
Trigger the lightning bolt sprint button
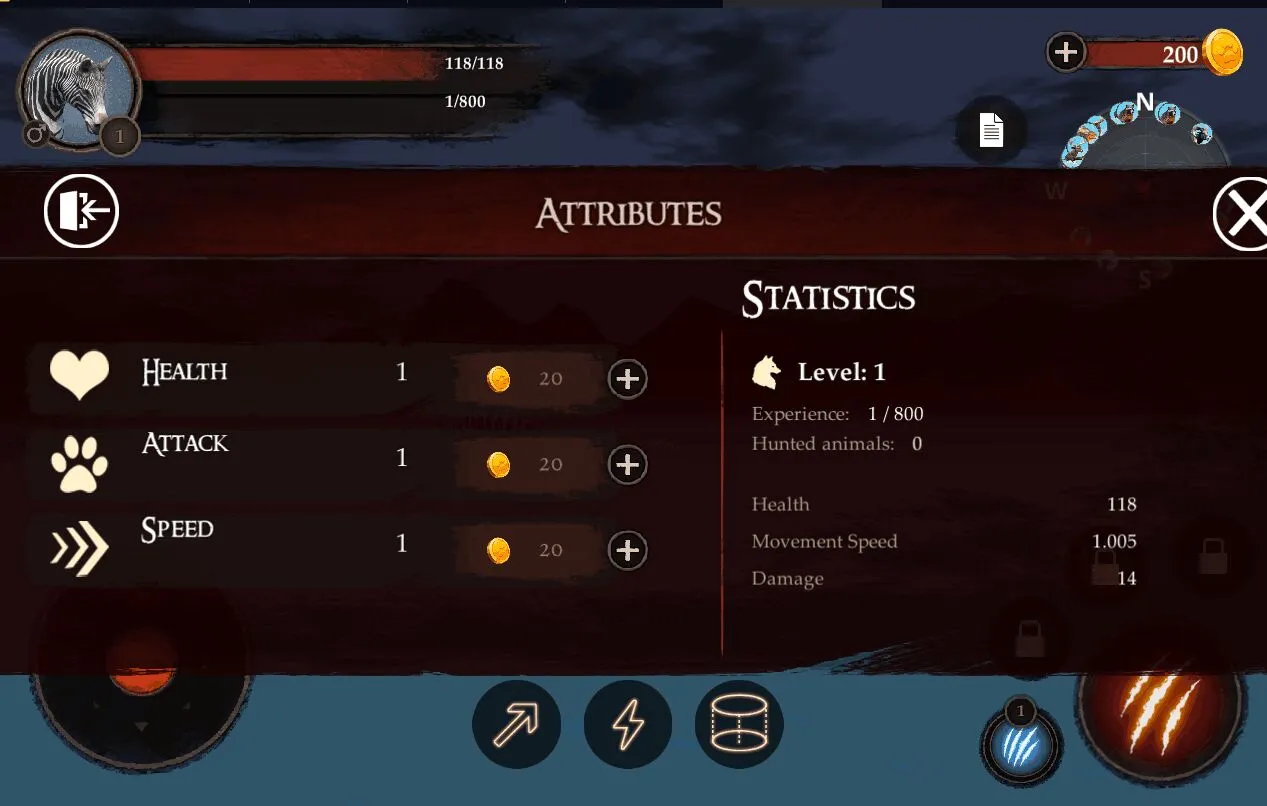pyautogui.click(x=628, y=724)
